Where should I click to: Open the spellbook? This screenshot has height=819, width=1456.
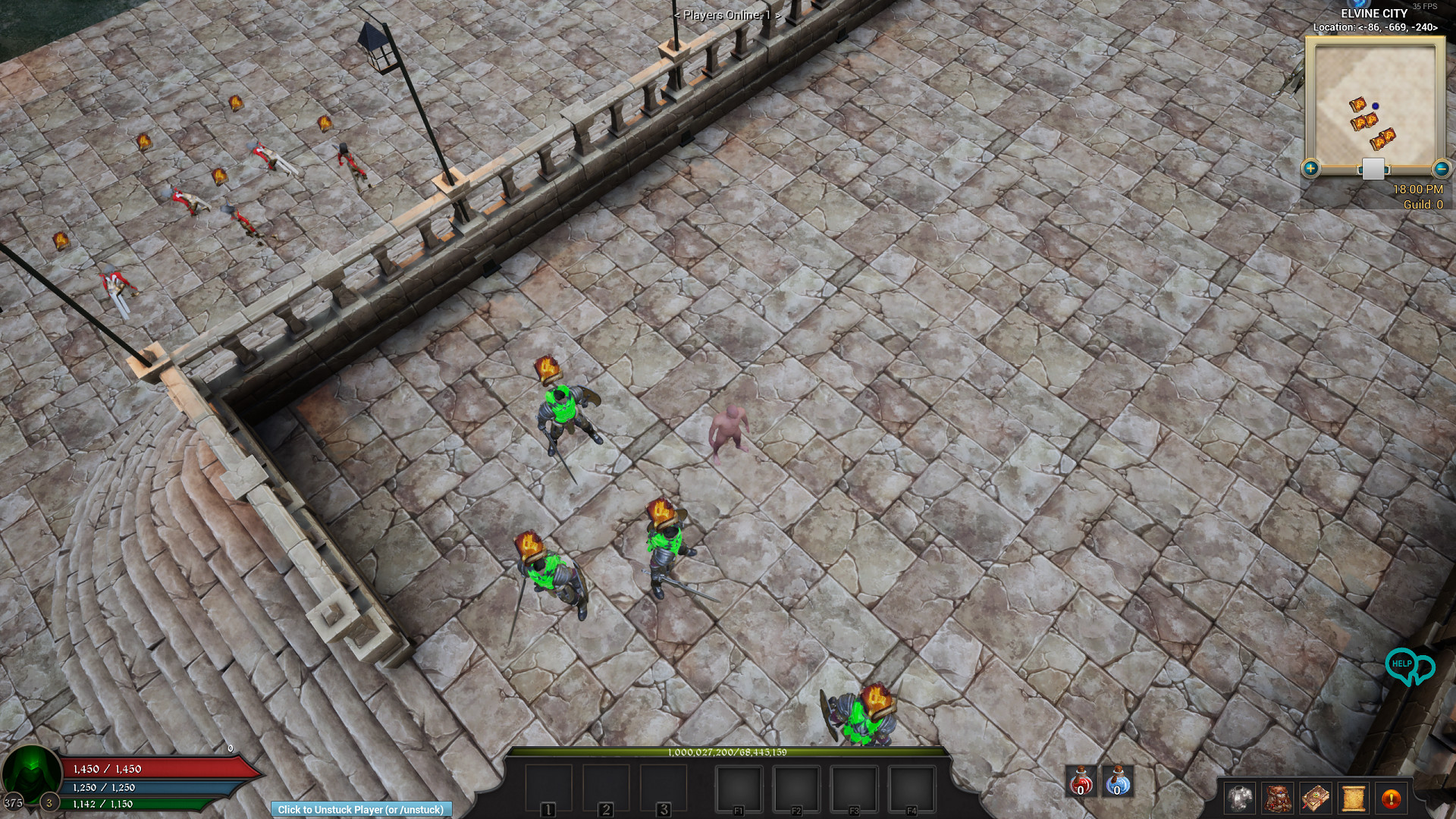pos(1316,799)
